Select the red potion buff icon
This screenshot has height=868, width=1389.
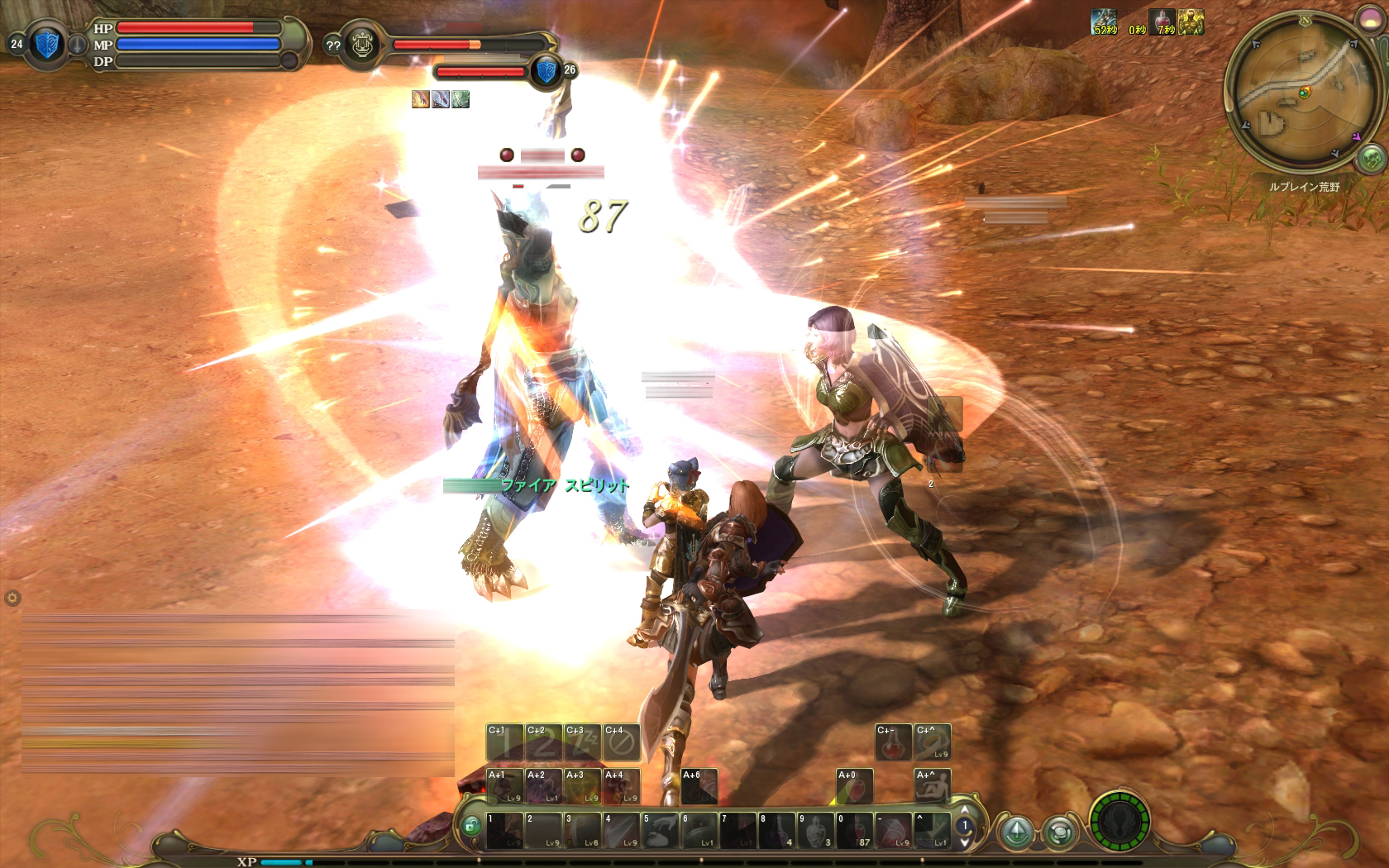tap(1160, 21)
